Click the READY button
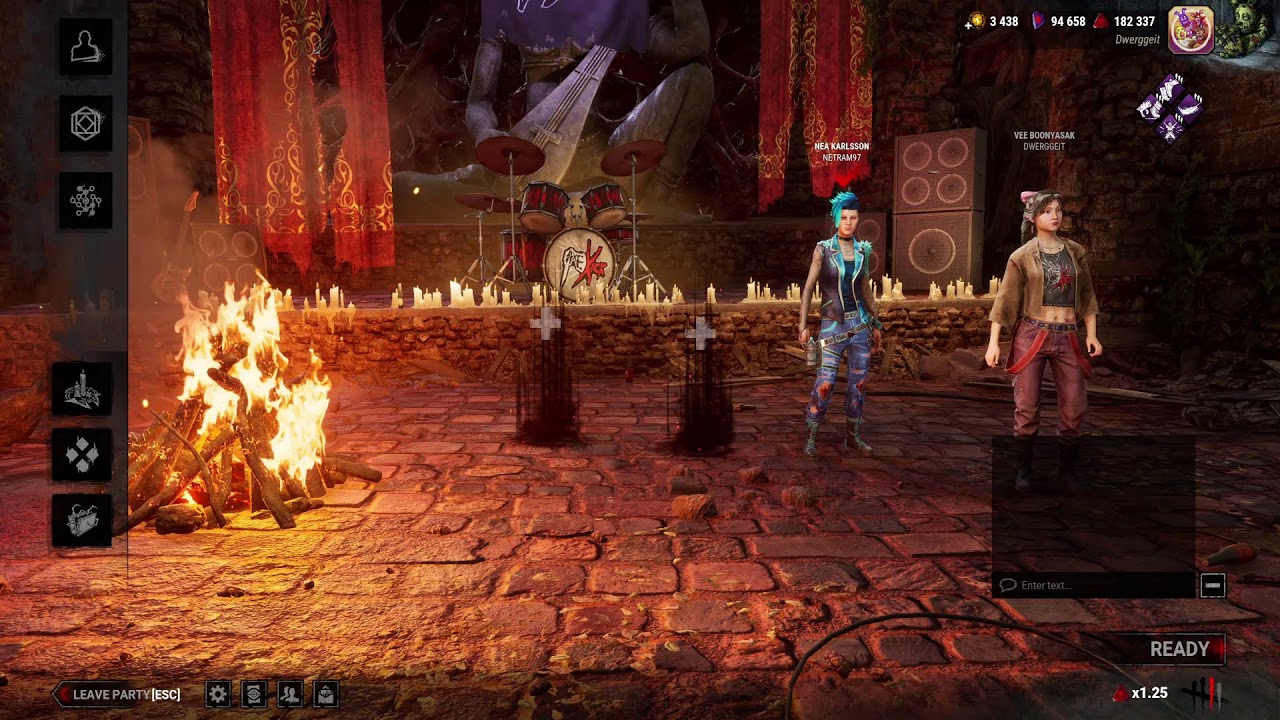 1180,649
